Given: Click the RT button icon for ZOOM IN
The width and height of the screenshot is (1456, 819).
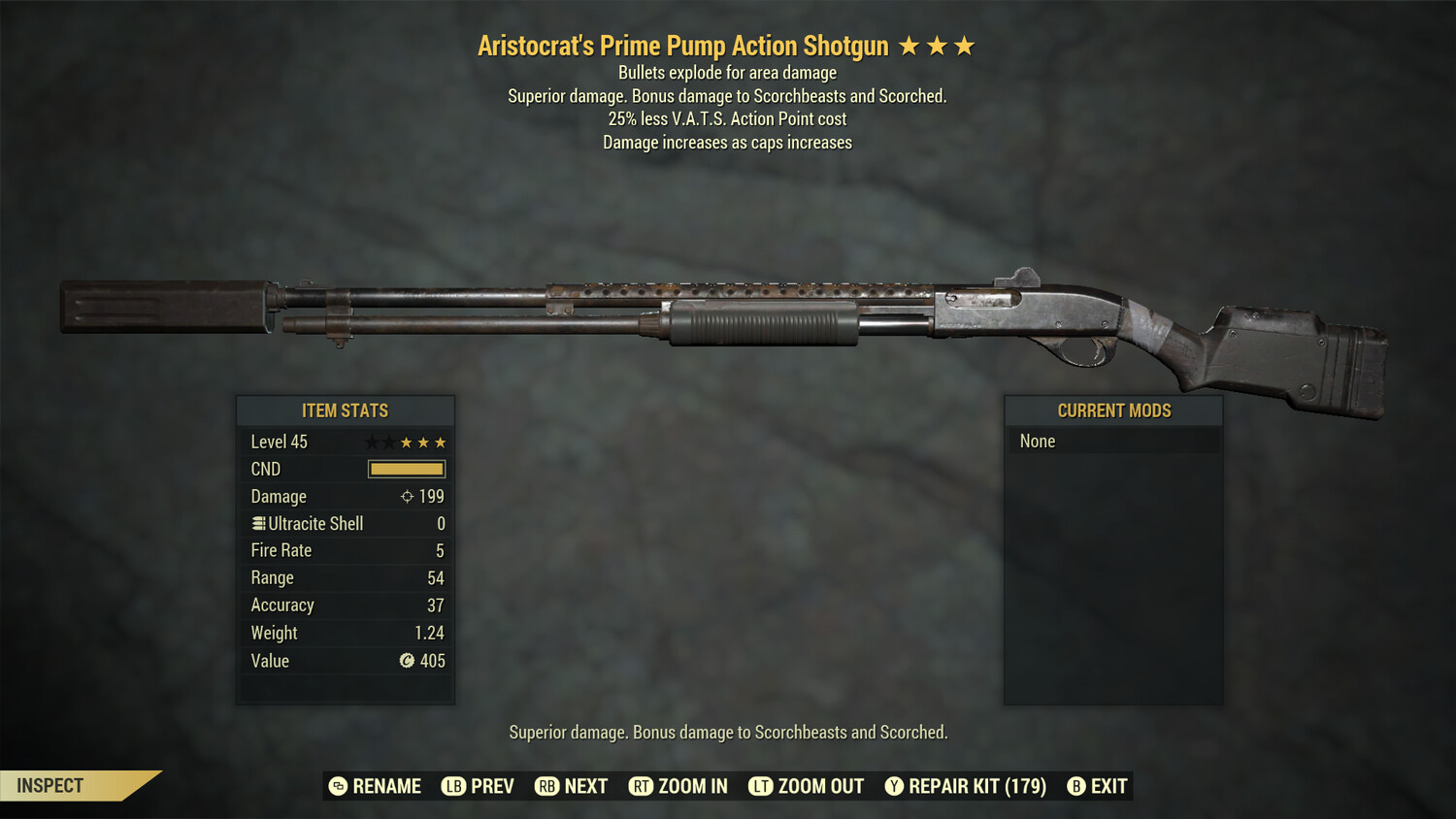Looking at the screenshot, I should click(x=642, y=786).
